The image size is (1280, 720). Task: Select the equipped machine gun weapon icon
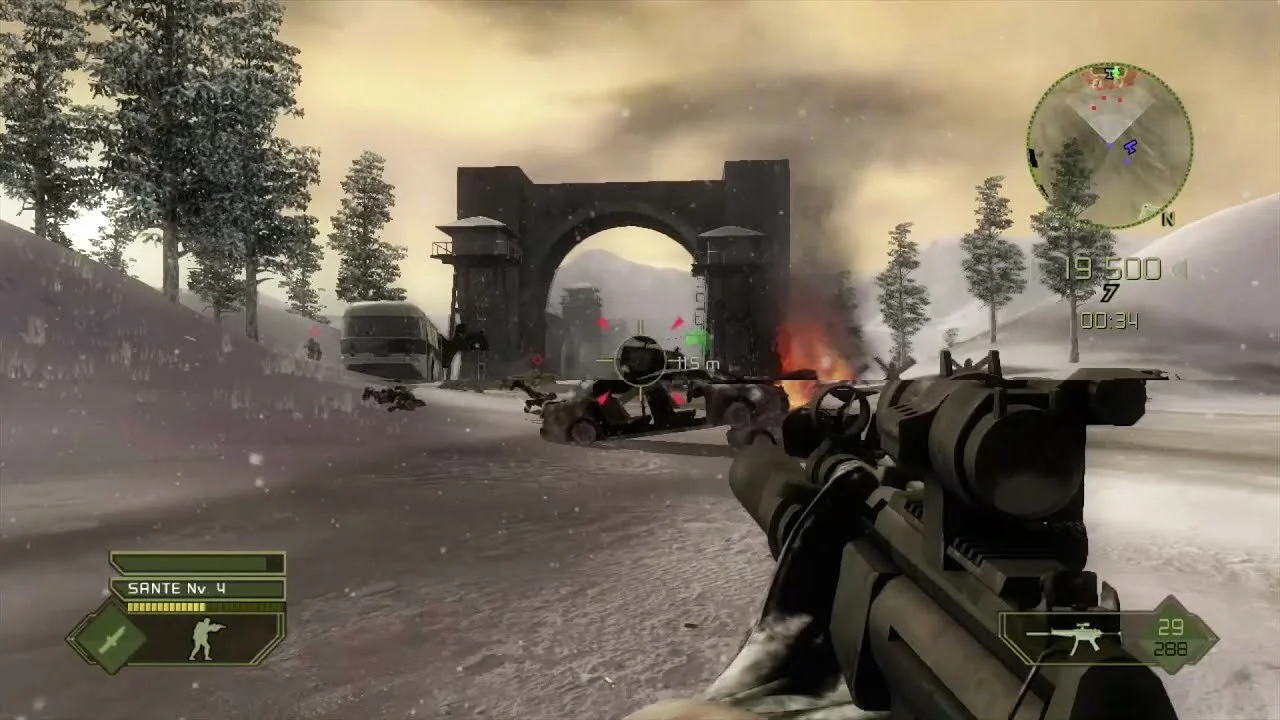[x=1066, y=637]
